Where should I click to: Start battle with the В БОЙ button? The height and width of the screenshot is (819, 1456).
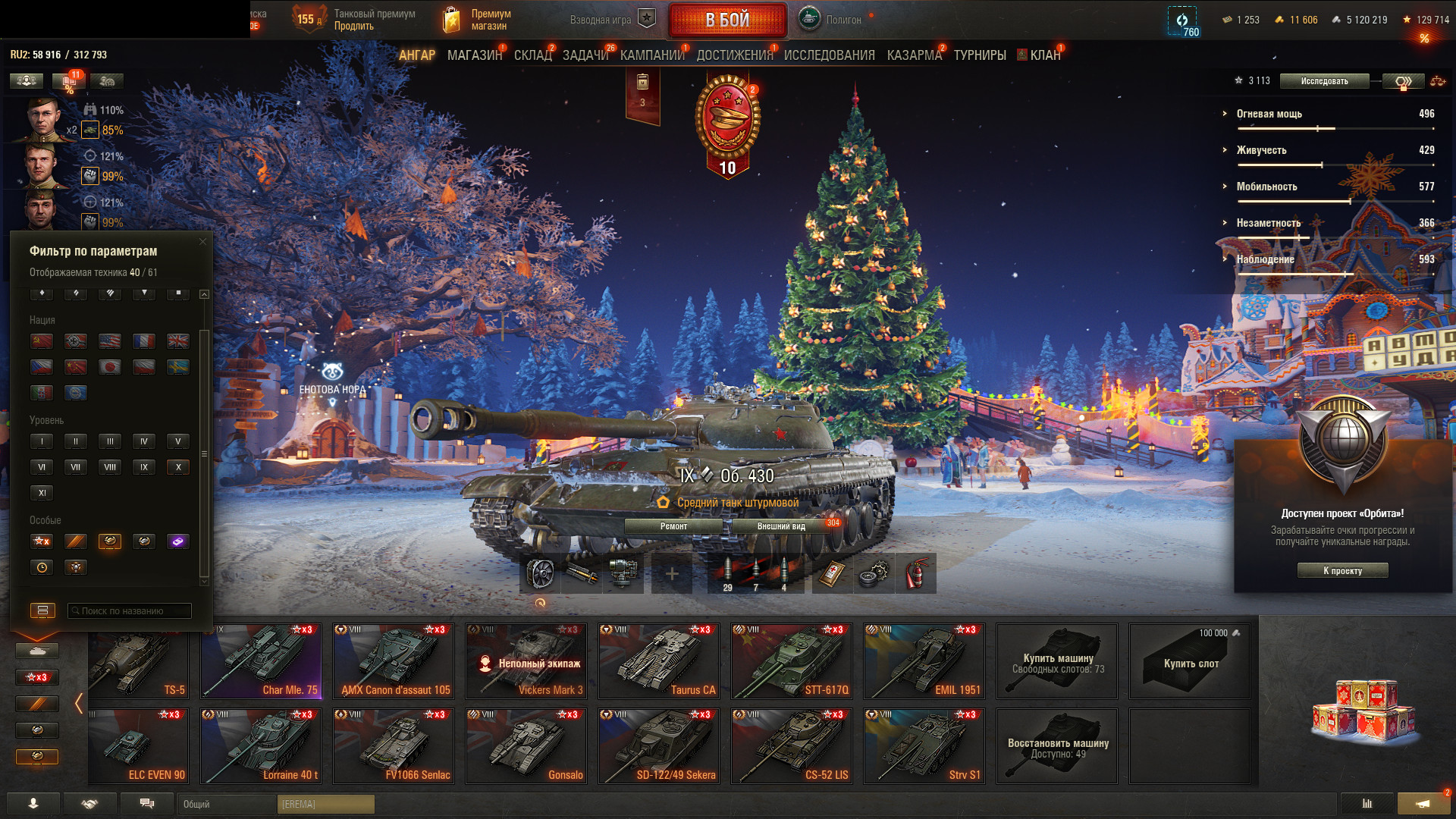point(727,20)
